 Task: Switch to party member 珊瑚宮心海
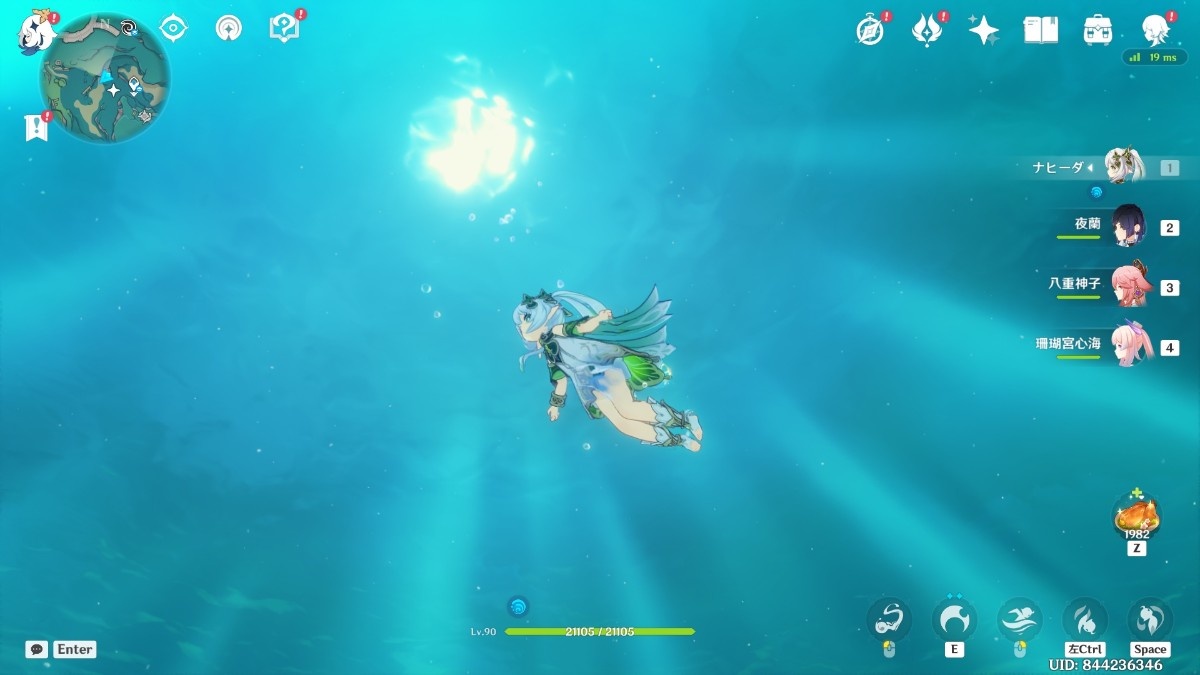(1130, 347)
